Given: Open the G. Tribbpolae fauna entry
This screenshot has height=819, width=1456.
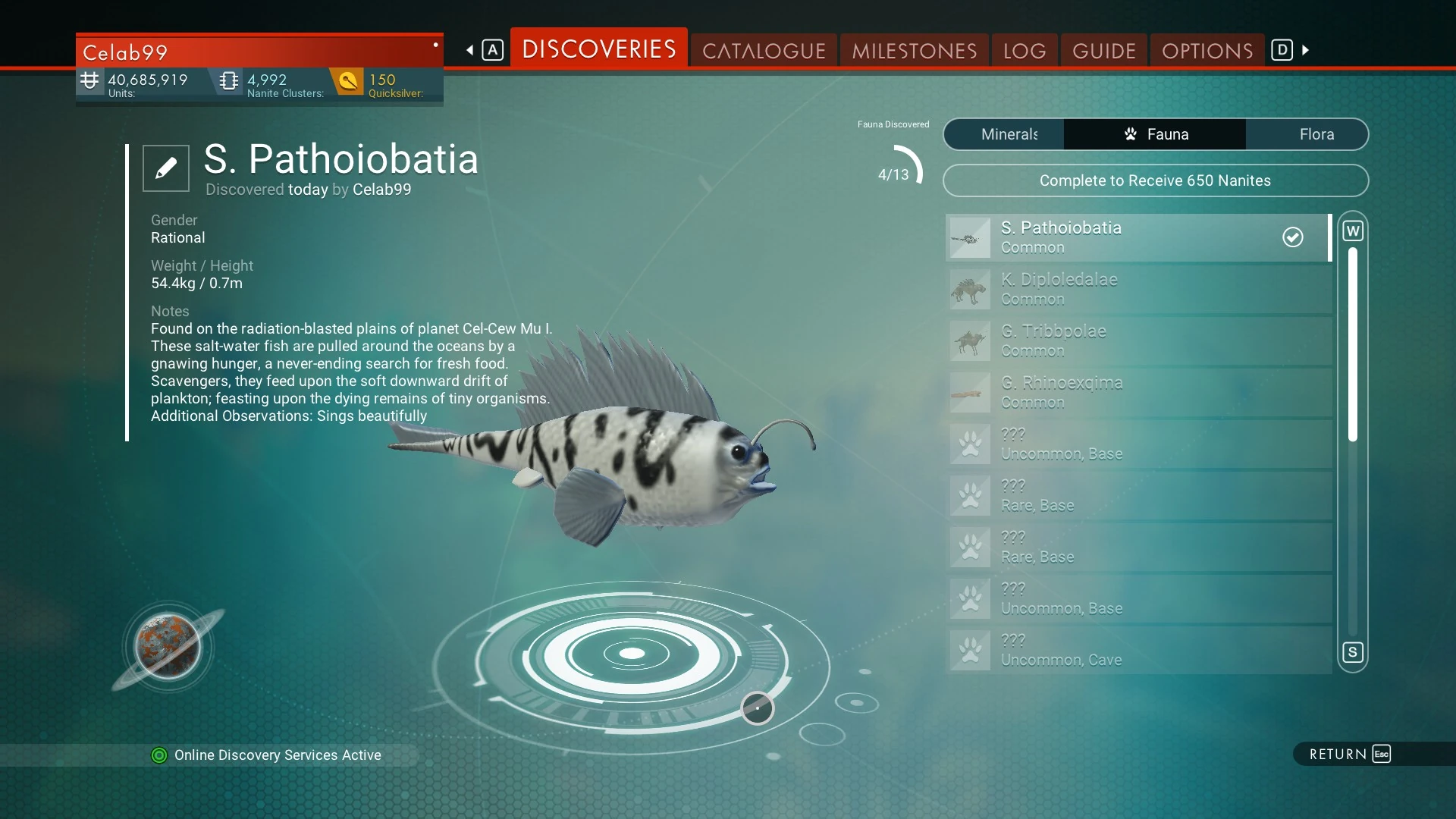Looking at the screenshot, I should [x=1137, y=340].
